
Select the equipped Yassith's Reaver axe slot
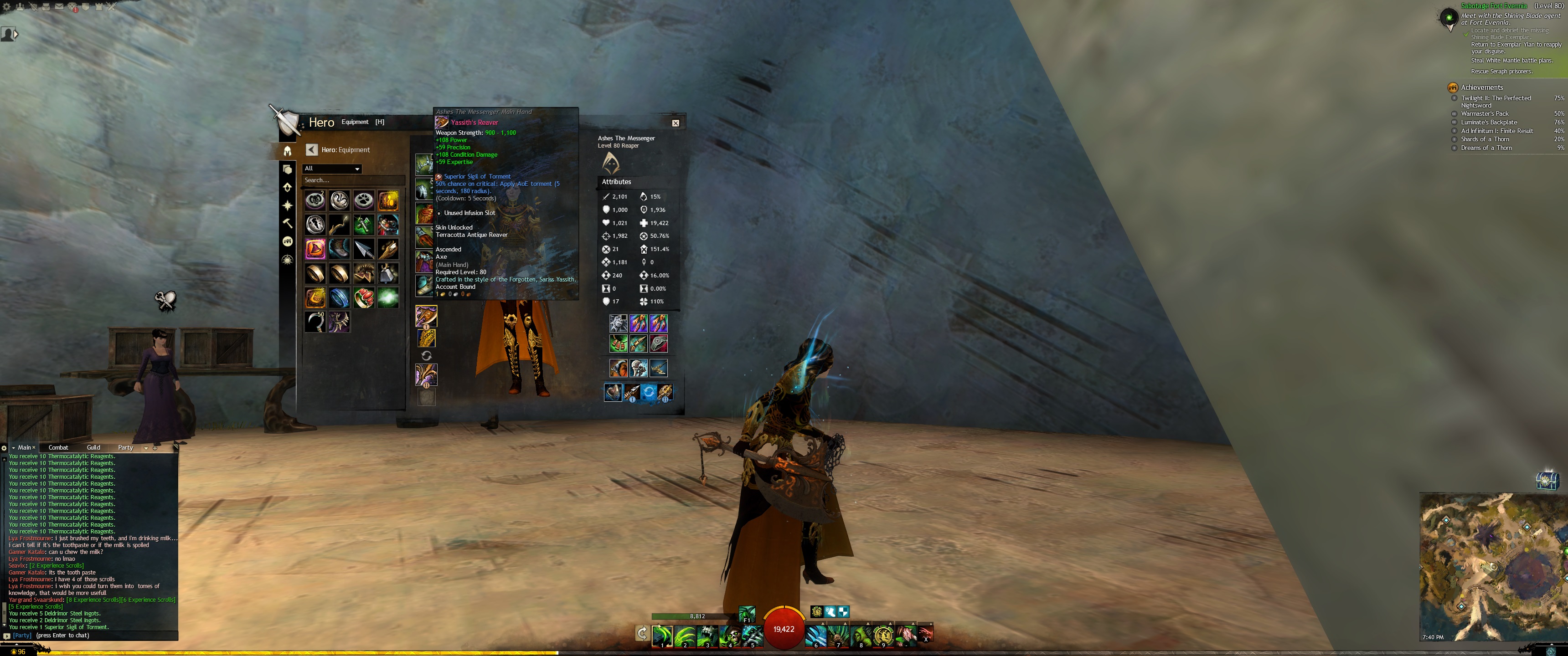(x=426, y=316)
